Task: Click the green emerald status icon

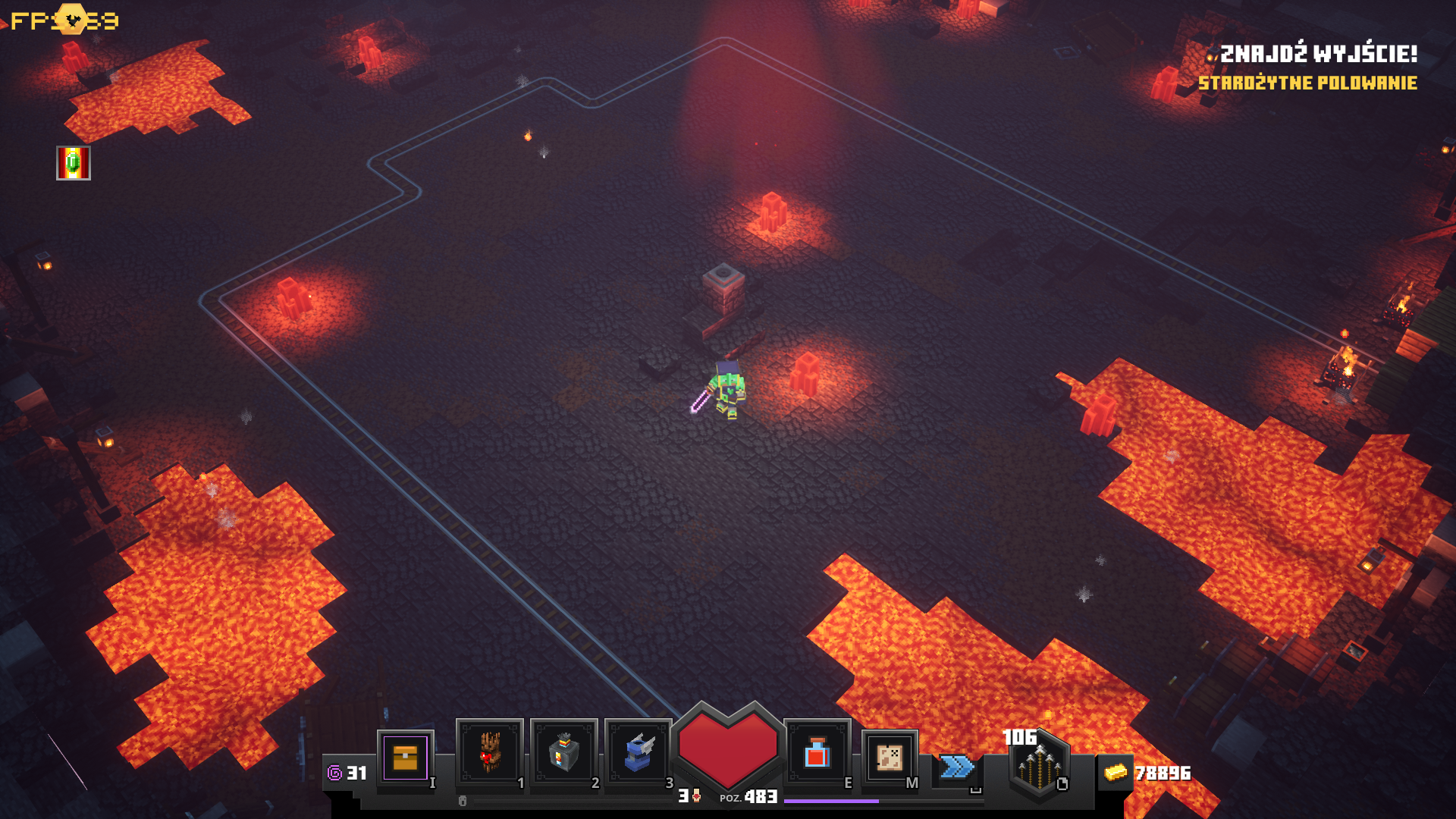Action: pyautogui.click(x=74, y=163)
